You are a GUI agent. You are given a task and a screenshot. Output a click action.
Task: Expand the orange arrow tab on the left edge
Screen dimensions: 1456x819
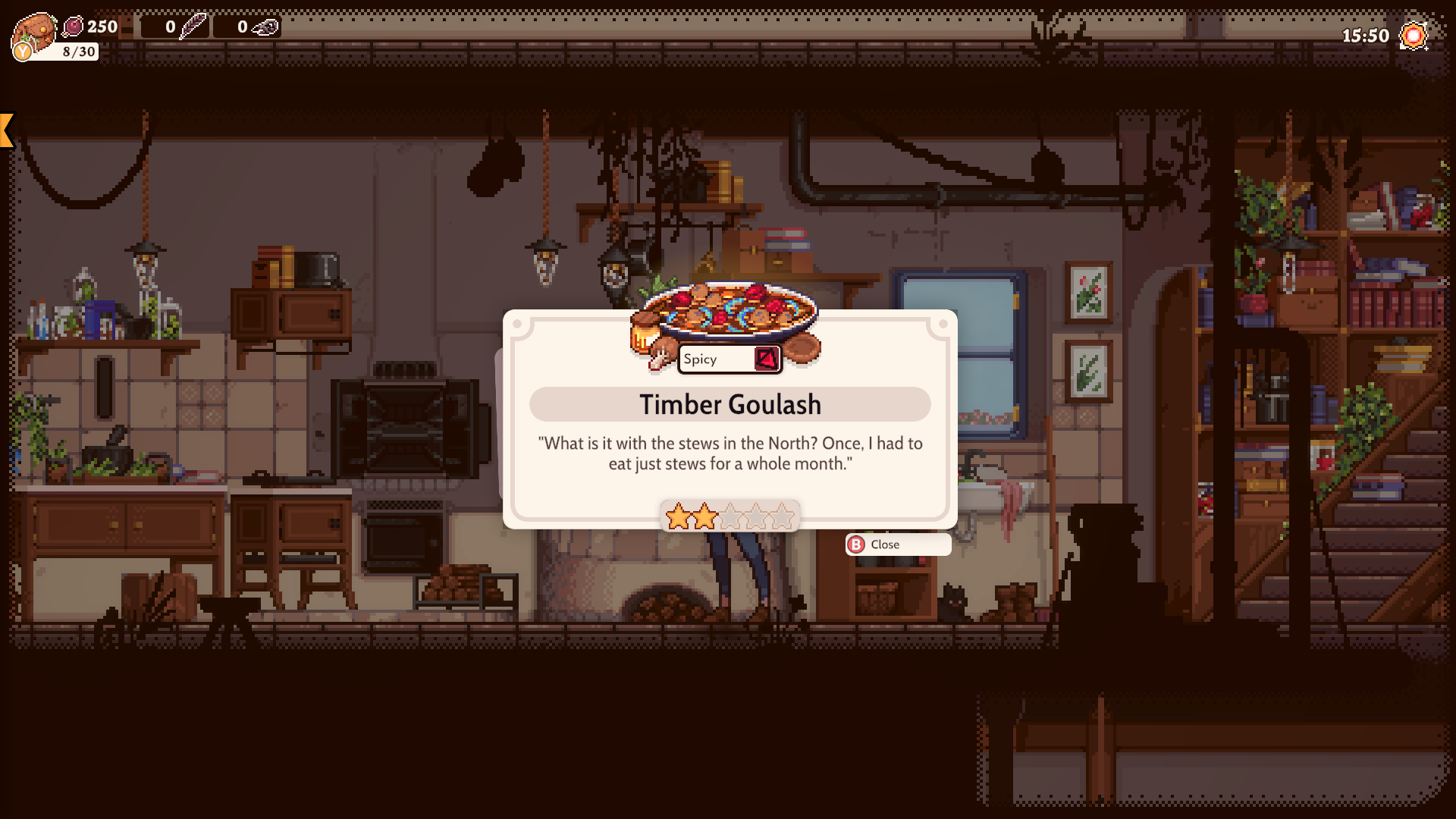coord(6,129)
